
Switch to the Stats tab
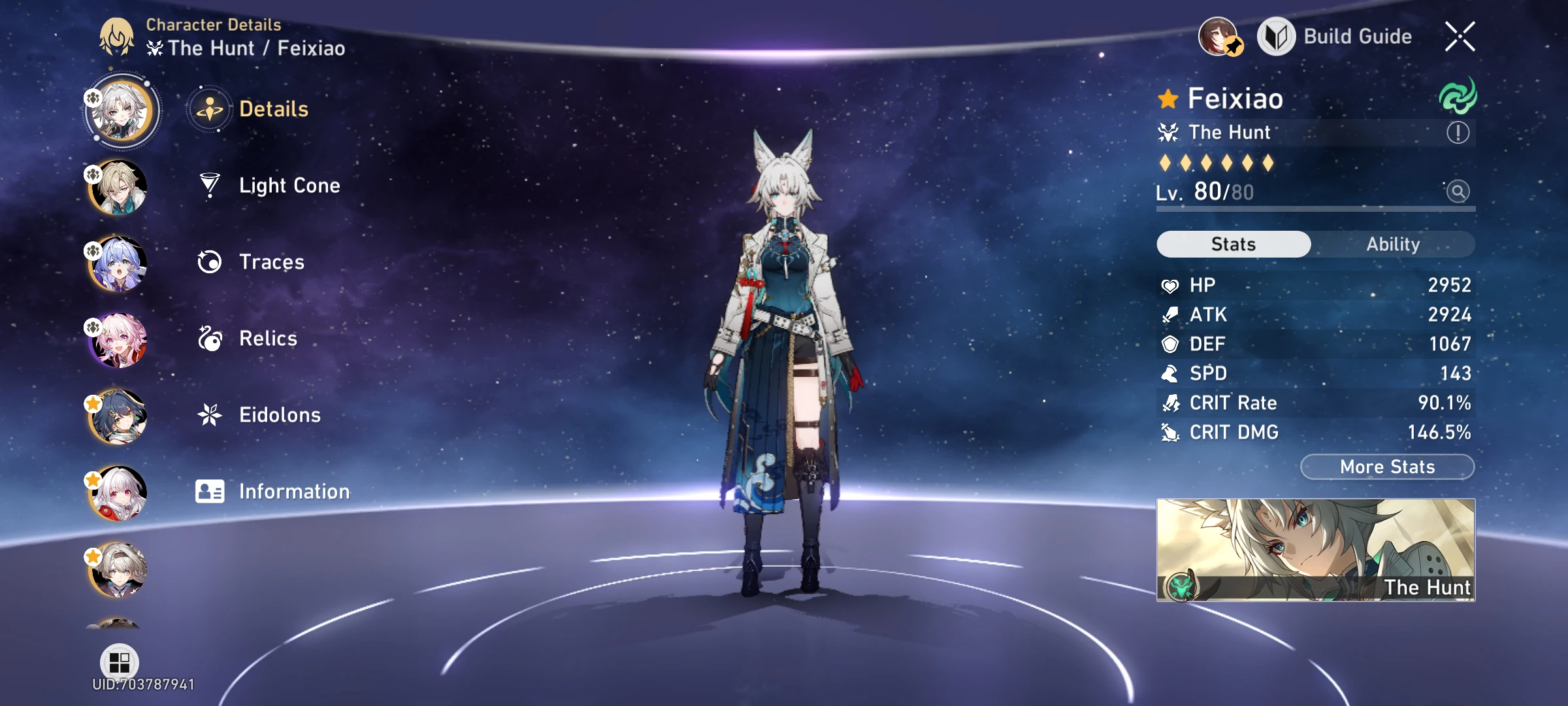[x=1232, y=244]
